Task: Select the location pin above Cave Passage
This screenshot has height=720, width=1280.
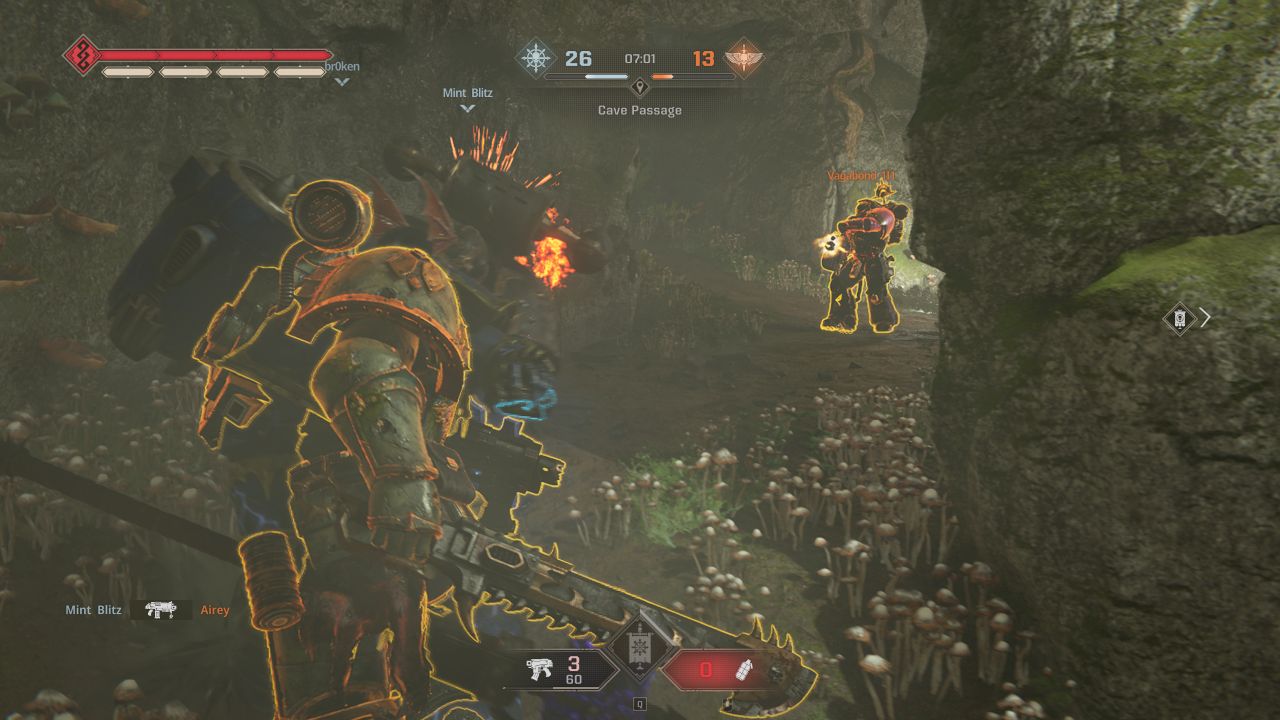Action: pos(640,87)
